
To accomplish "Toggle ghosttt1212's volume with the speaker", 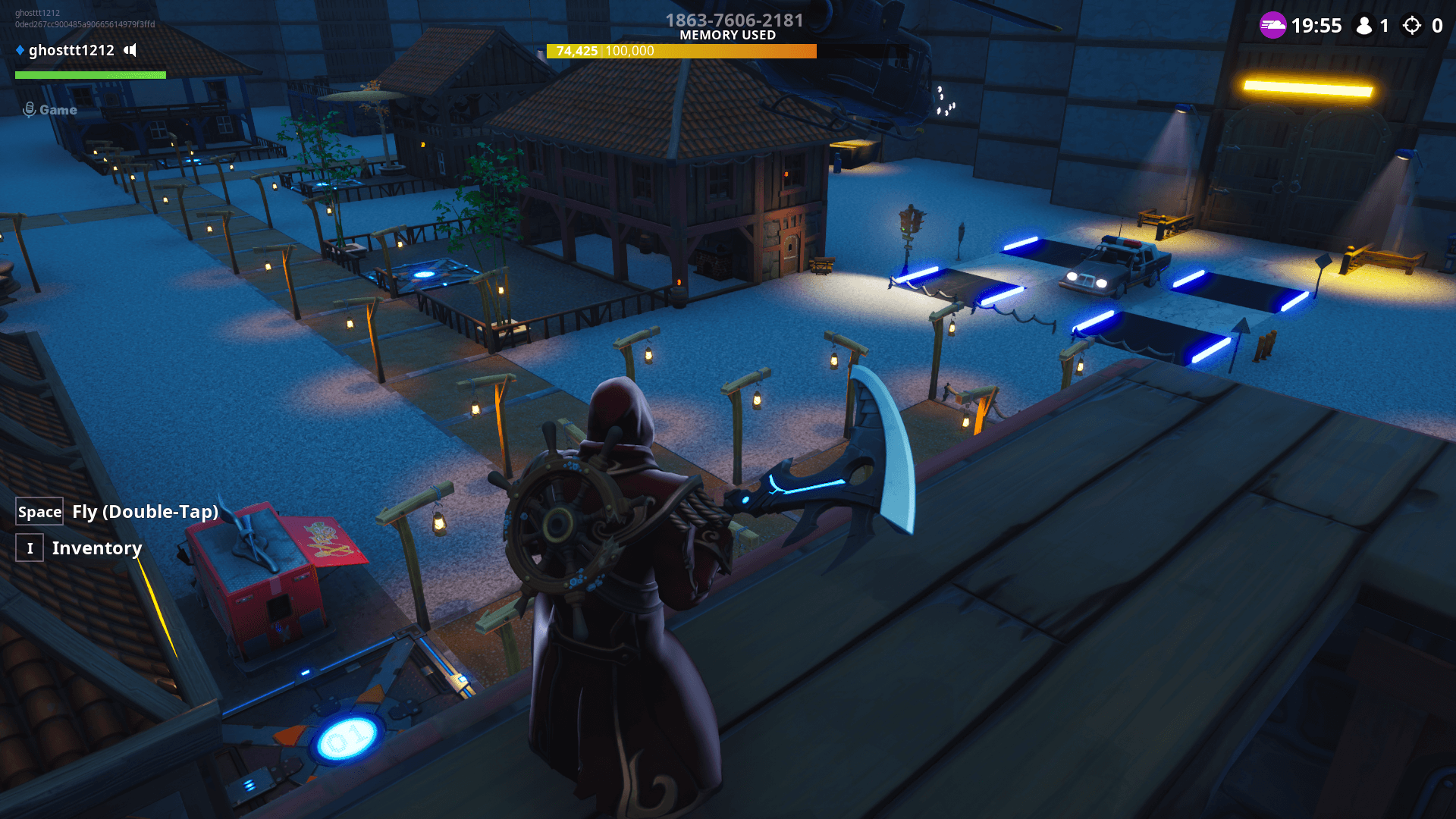I will coord(130,51).
